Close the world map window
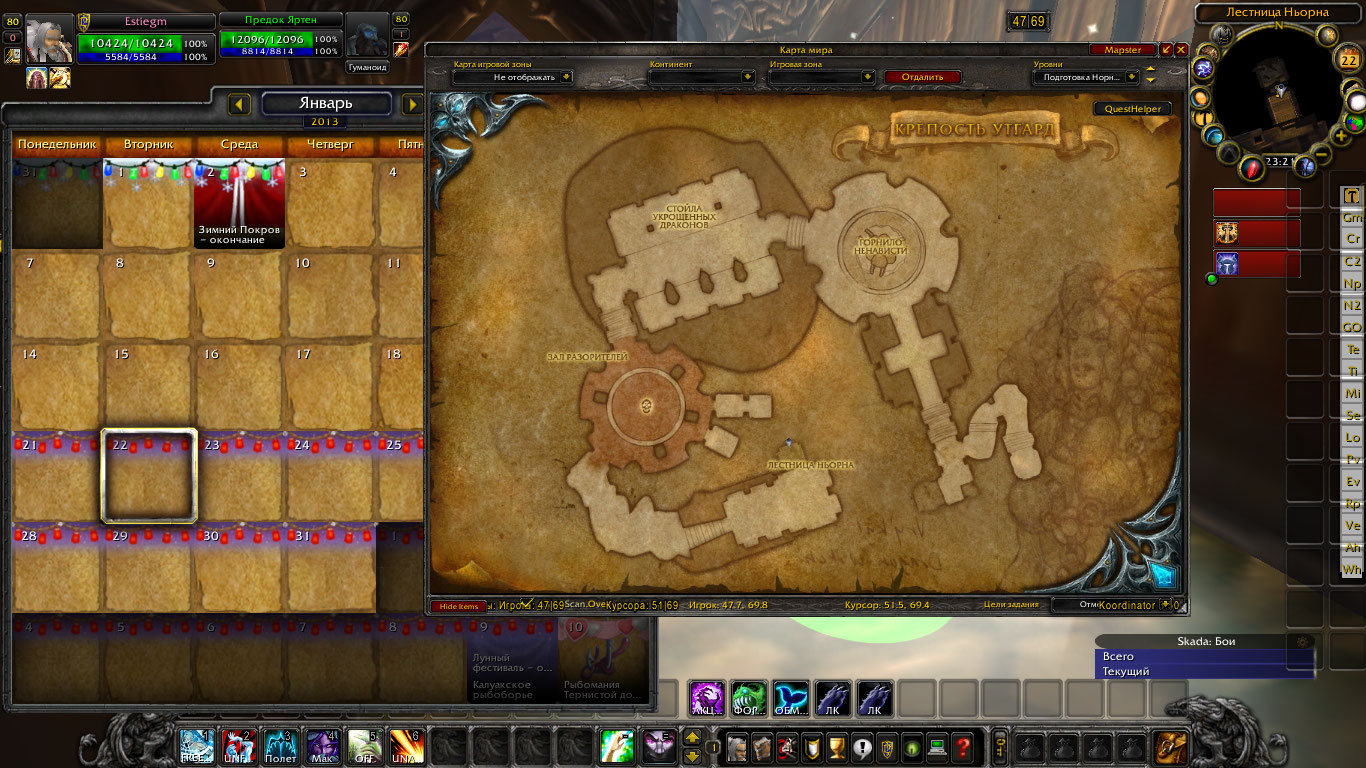Screen dimensions: 1366x768 [x=1181, y=50]
